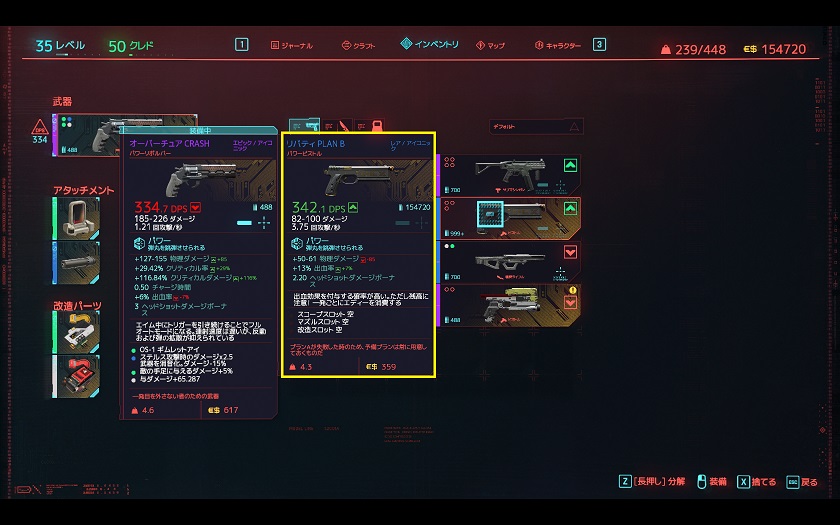840x525 pixels.
Task: Select the grey rifle with red arrow
Action: click(x=511, y=262)
